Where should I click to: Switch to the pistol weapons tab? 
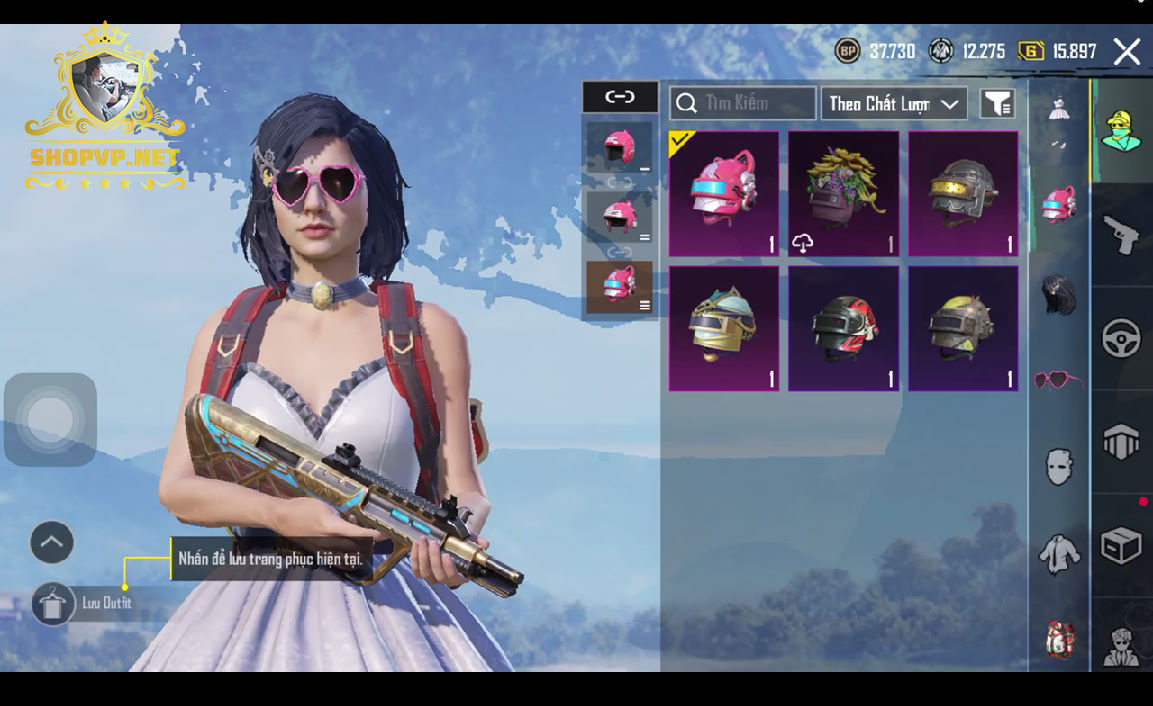pos(1121,235)
